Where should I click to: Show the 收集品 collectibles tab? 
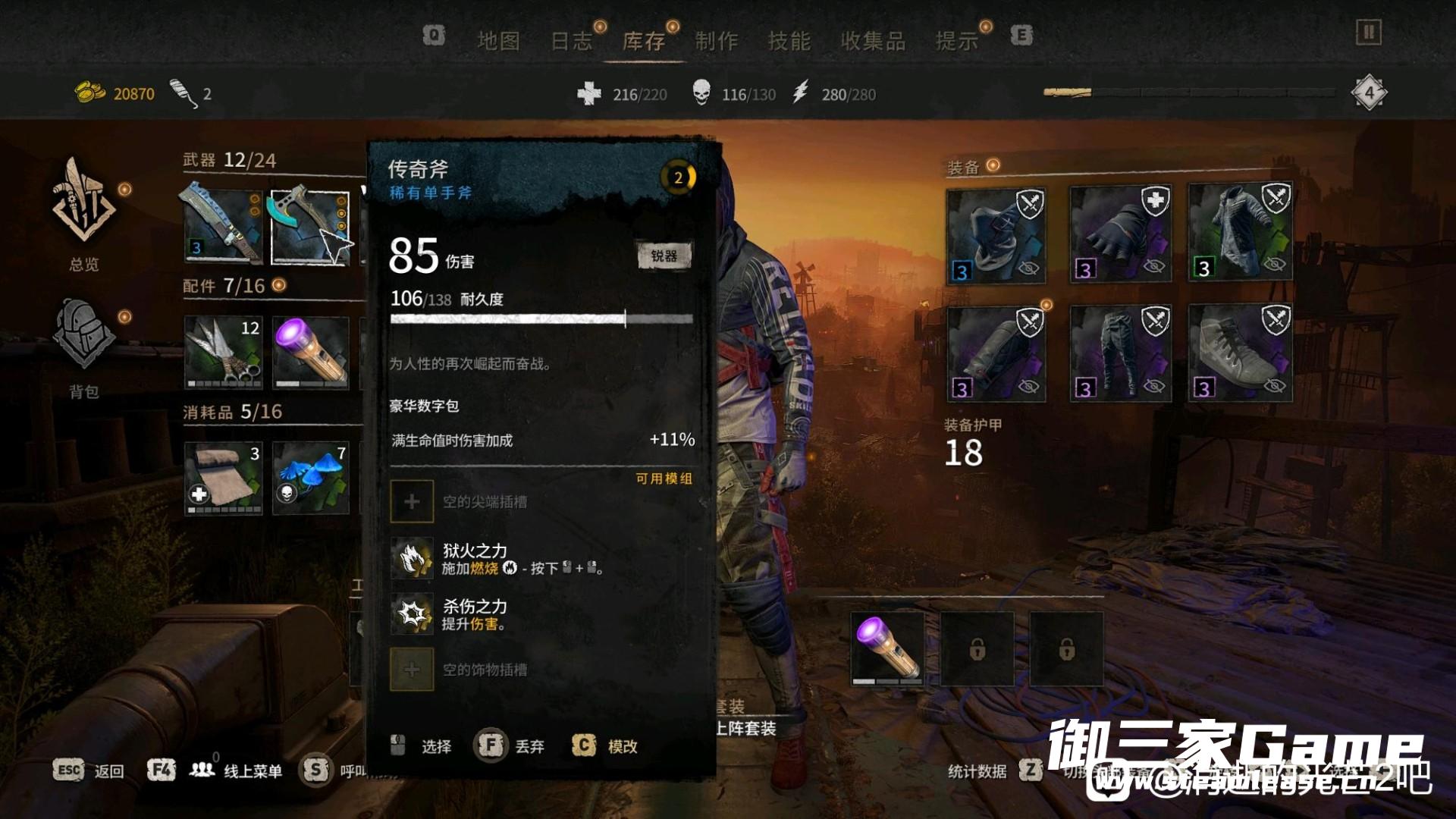(x=873, y=41)
